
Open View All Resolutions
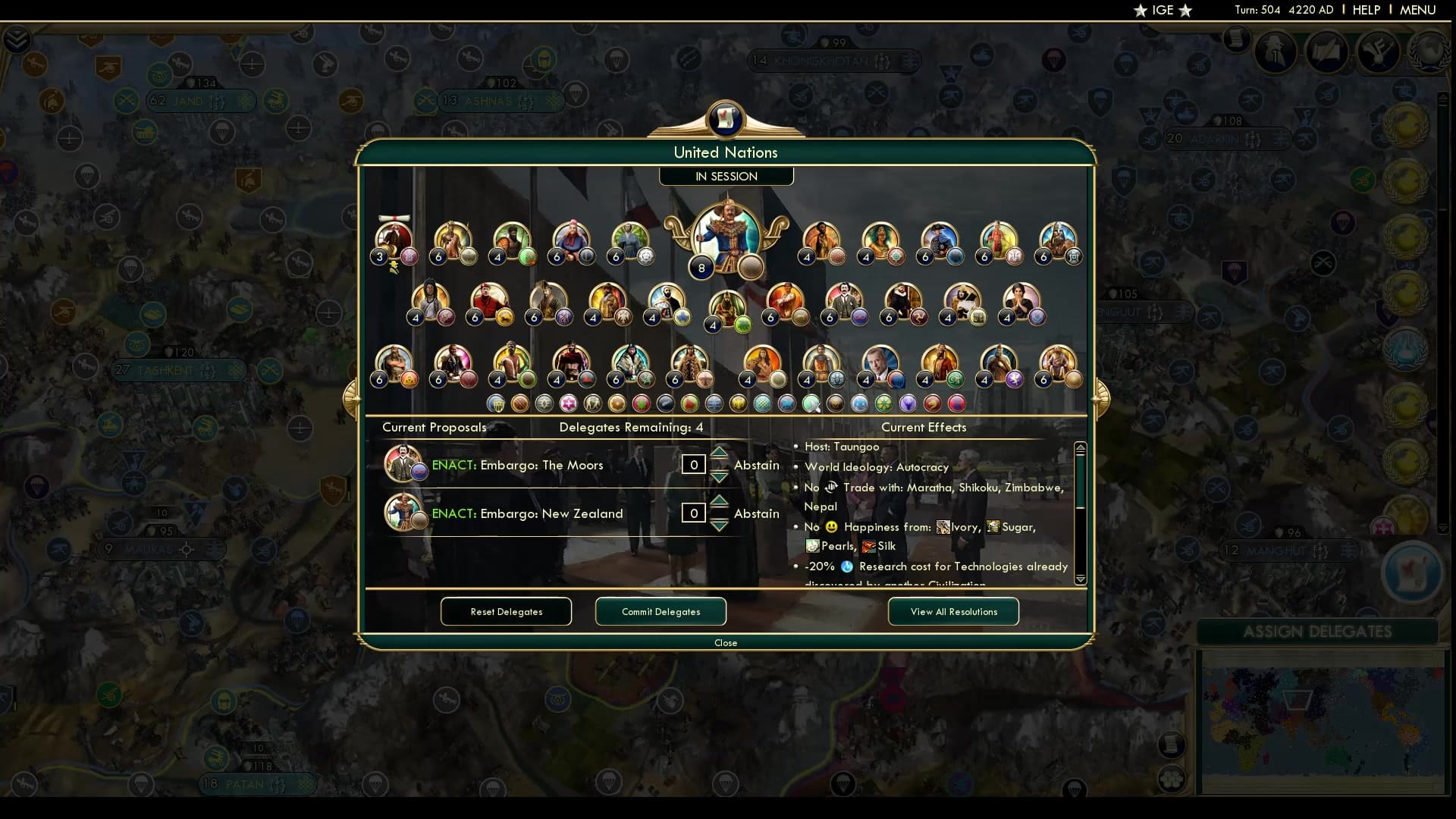pyautogui.click(x=952, y=611)
